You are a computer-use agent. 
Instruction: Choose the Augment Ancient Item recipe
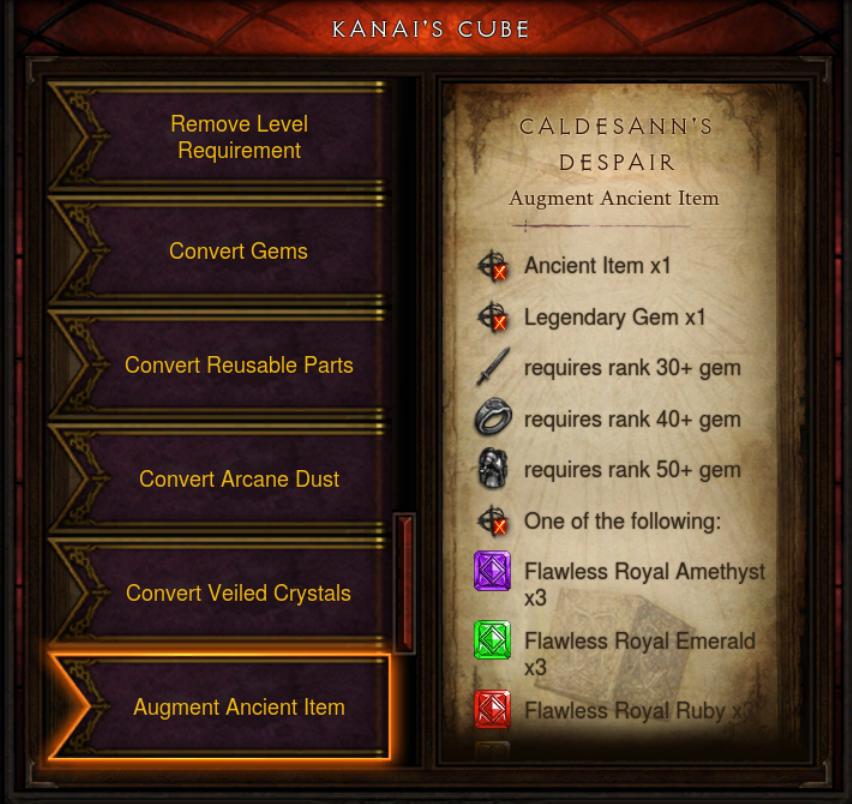point(238,707)
